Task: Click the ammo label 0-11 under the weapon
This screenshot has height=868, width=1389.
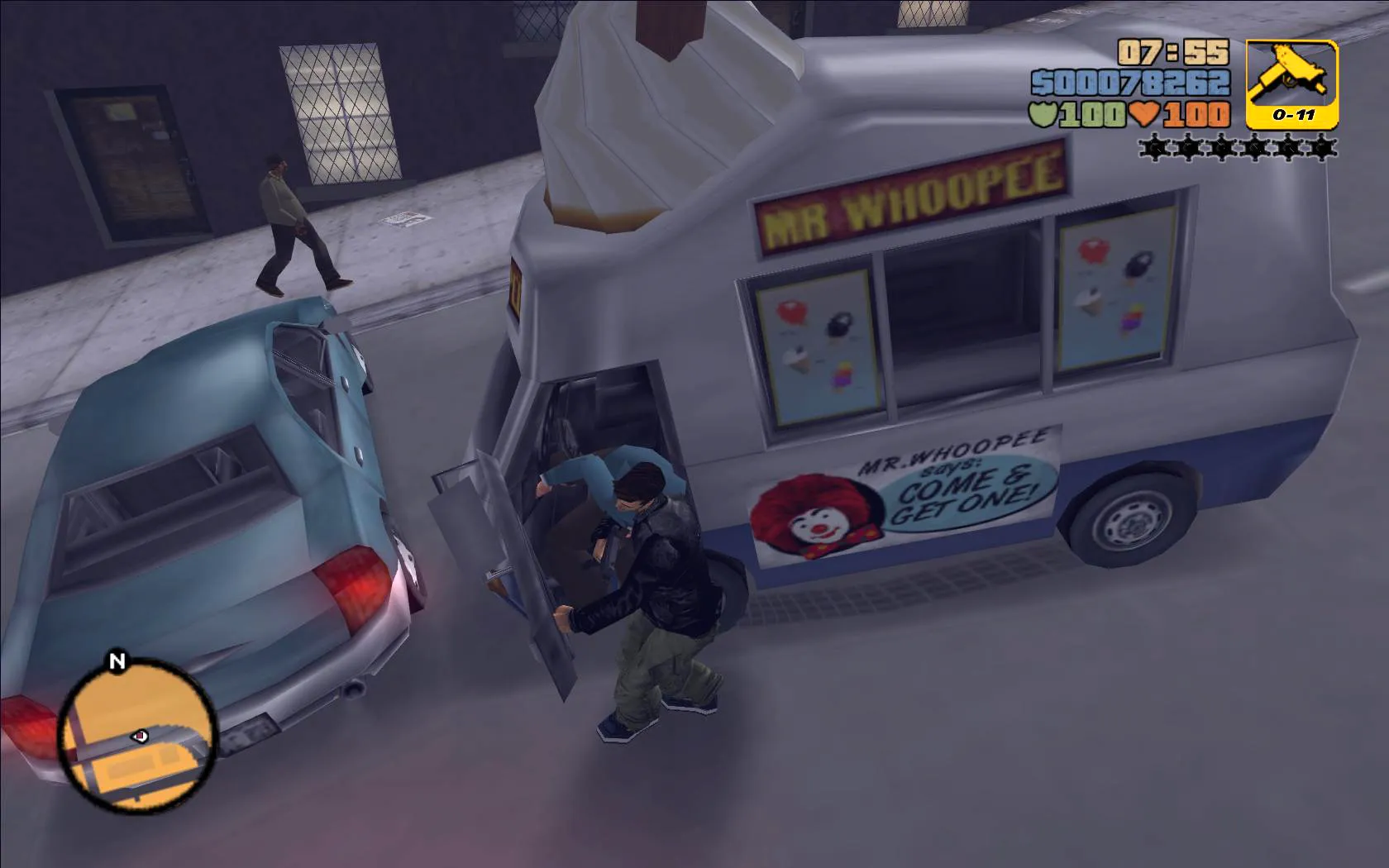Action: (x=1295, y=116)
